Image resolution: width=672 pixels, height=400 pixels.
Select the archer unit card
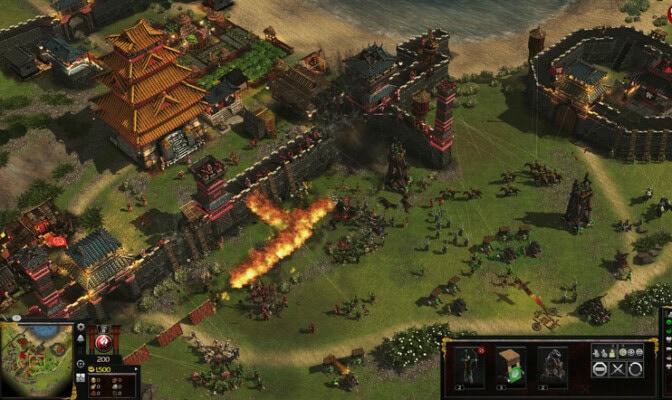point(469,365)
